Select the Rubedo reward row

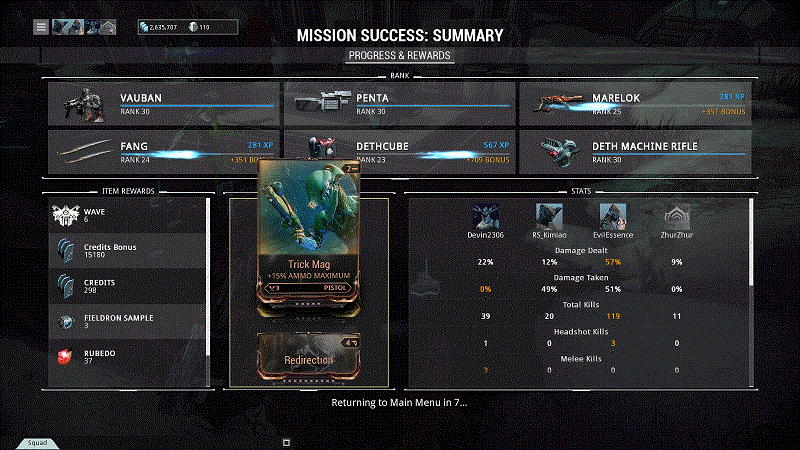pyautogui.click(x=128, y=355)
